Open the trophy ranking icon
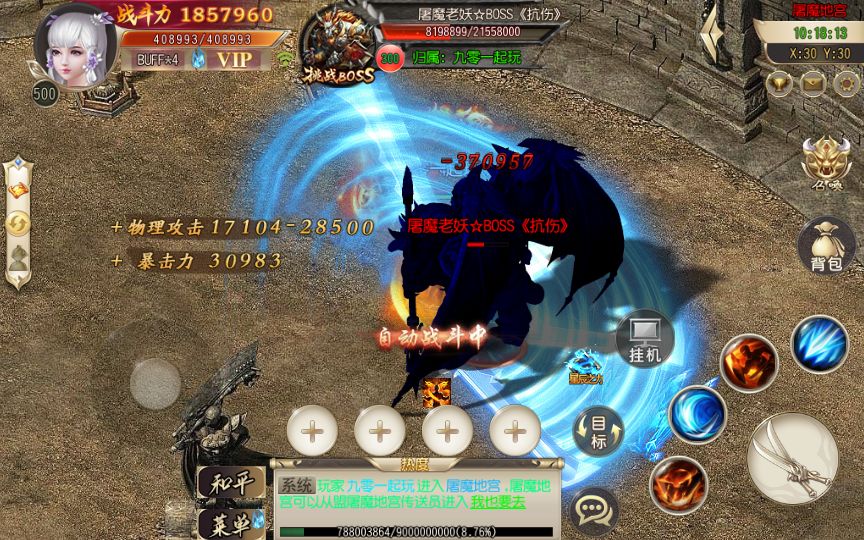This screenshot has width=864, height=540. tap(779, 84)
